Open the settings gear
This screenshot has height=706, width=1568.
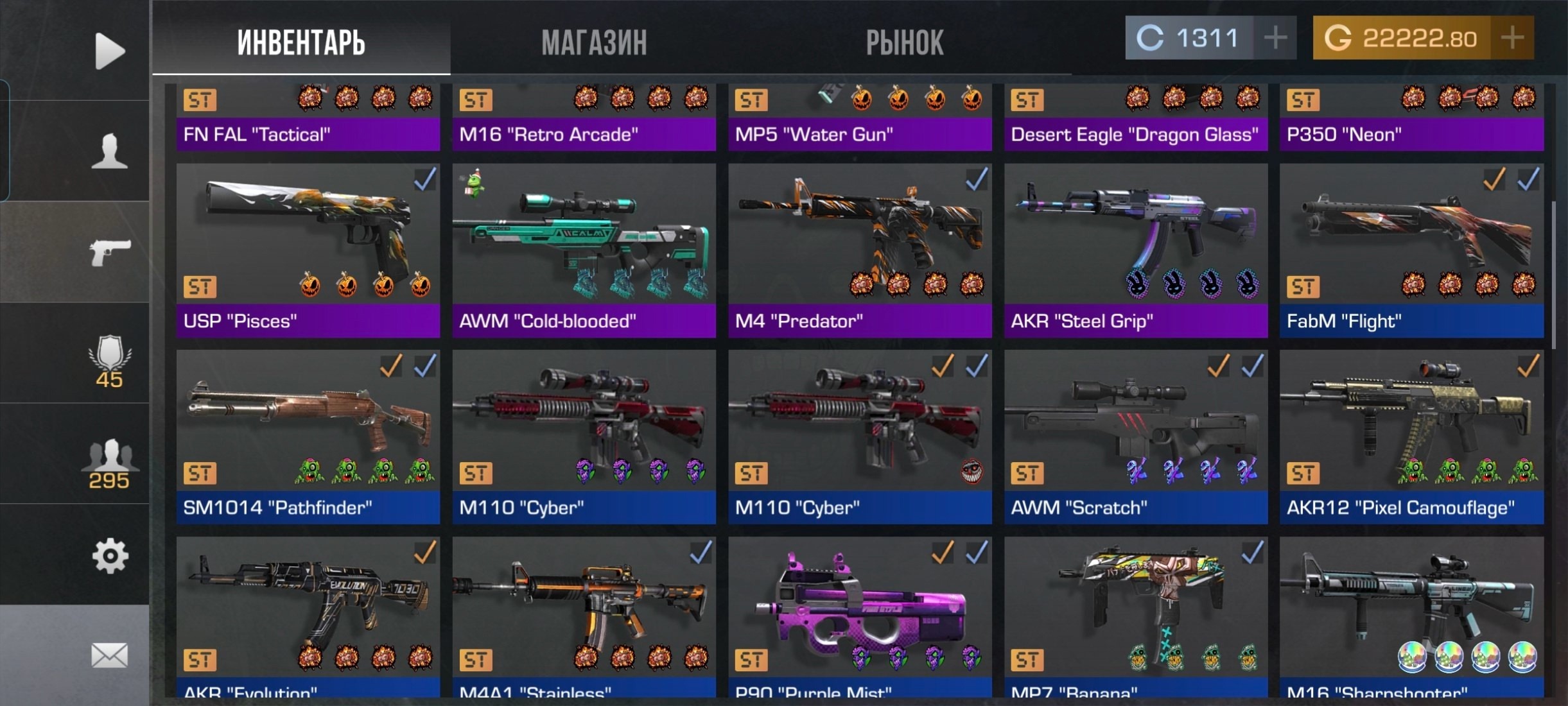click(109, 556)
